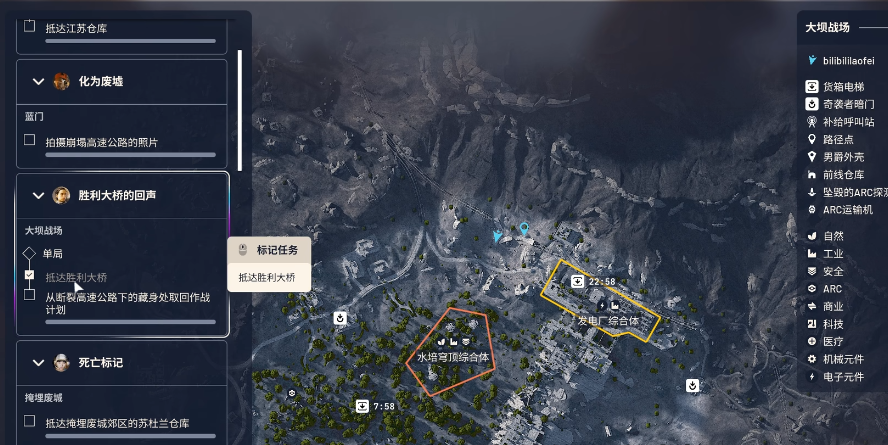The width and height of the screenshot is (888, 445).
Task: Collapse the 化为废墟 quest section
Action: pos(39,81)
